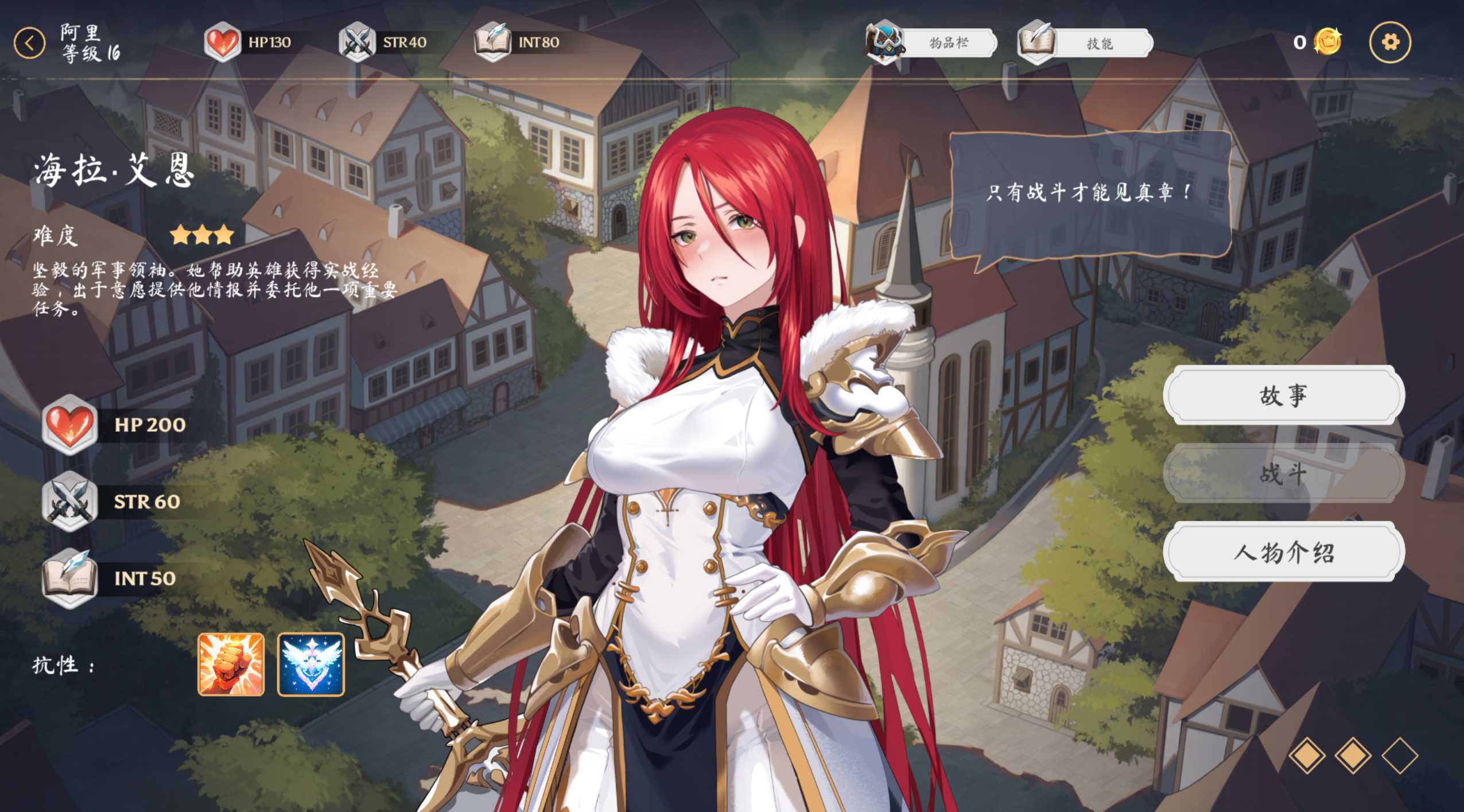This screenshot has width=1464, height=812.
Task: Open the 物品栏 inventory
Action: point(933,43)
